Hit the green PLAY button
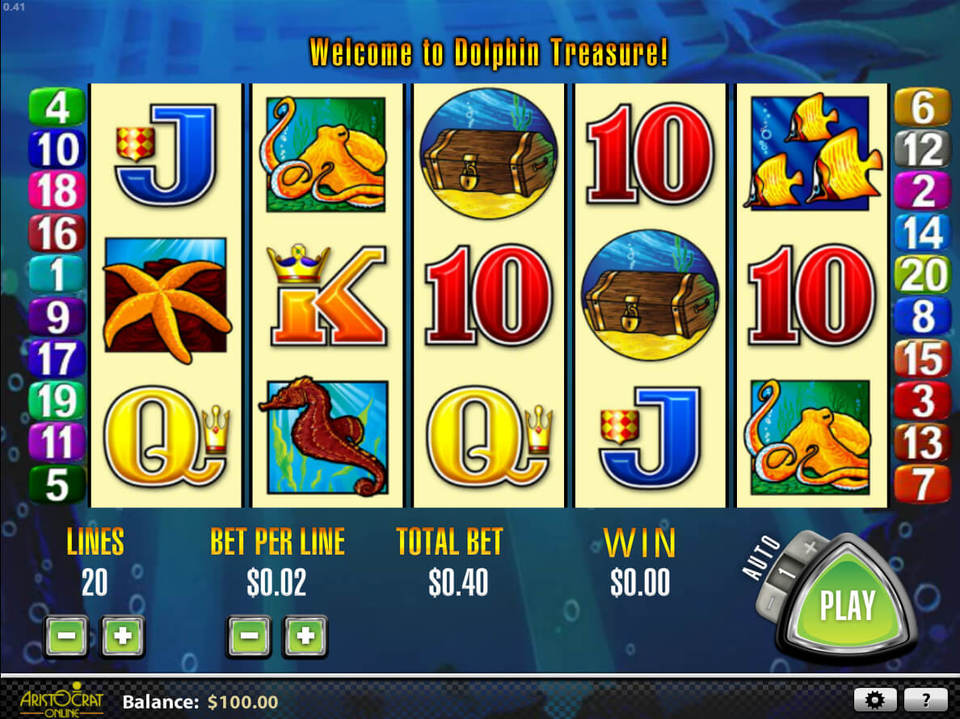 tap(847, 604)
